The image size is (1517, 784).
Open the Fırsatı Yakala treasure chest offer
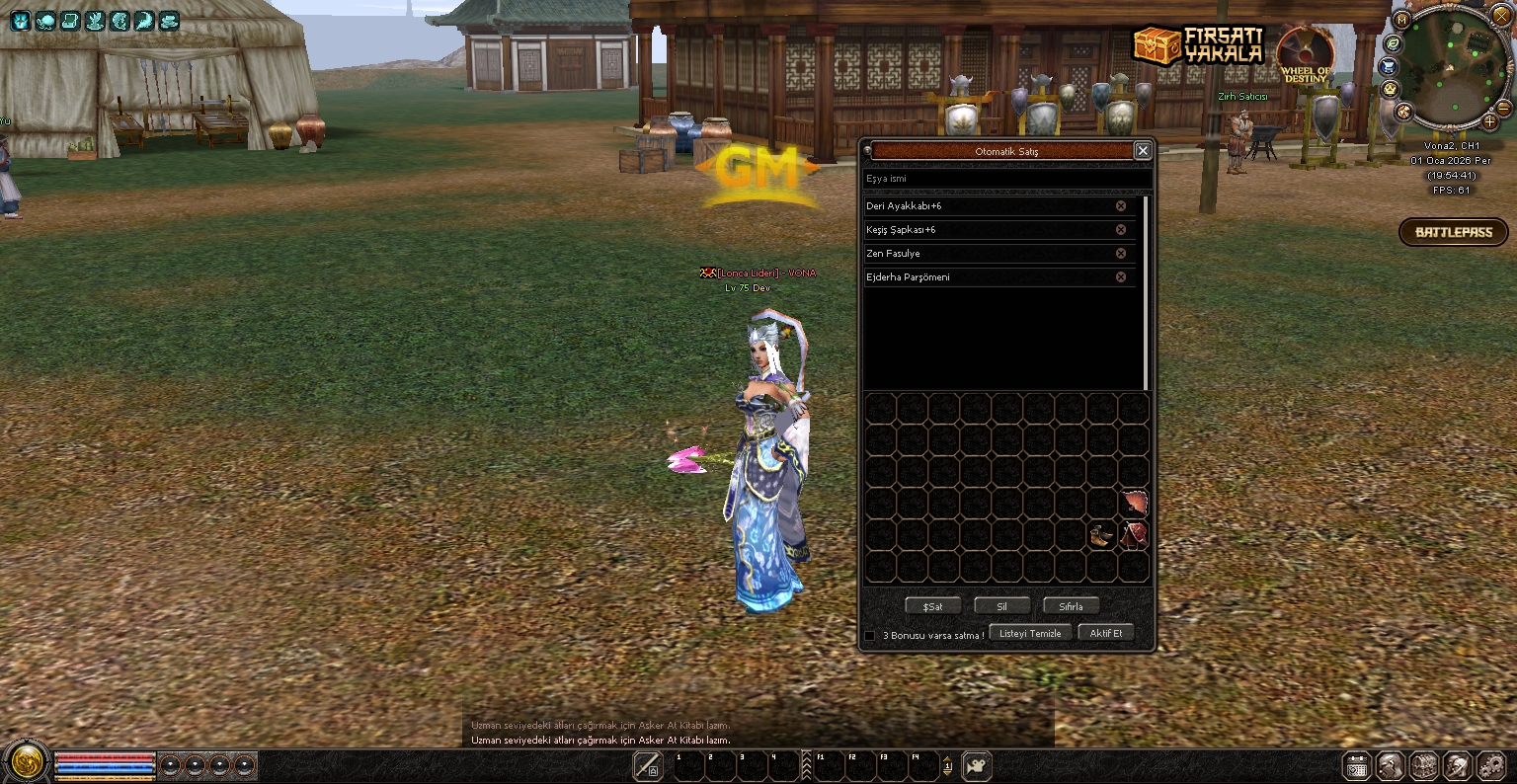pyautogui.click(x=1198, y=44)
